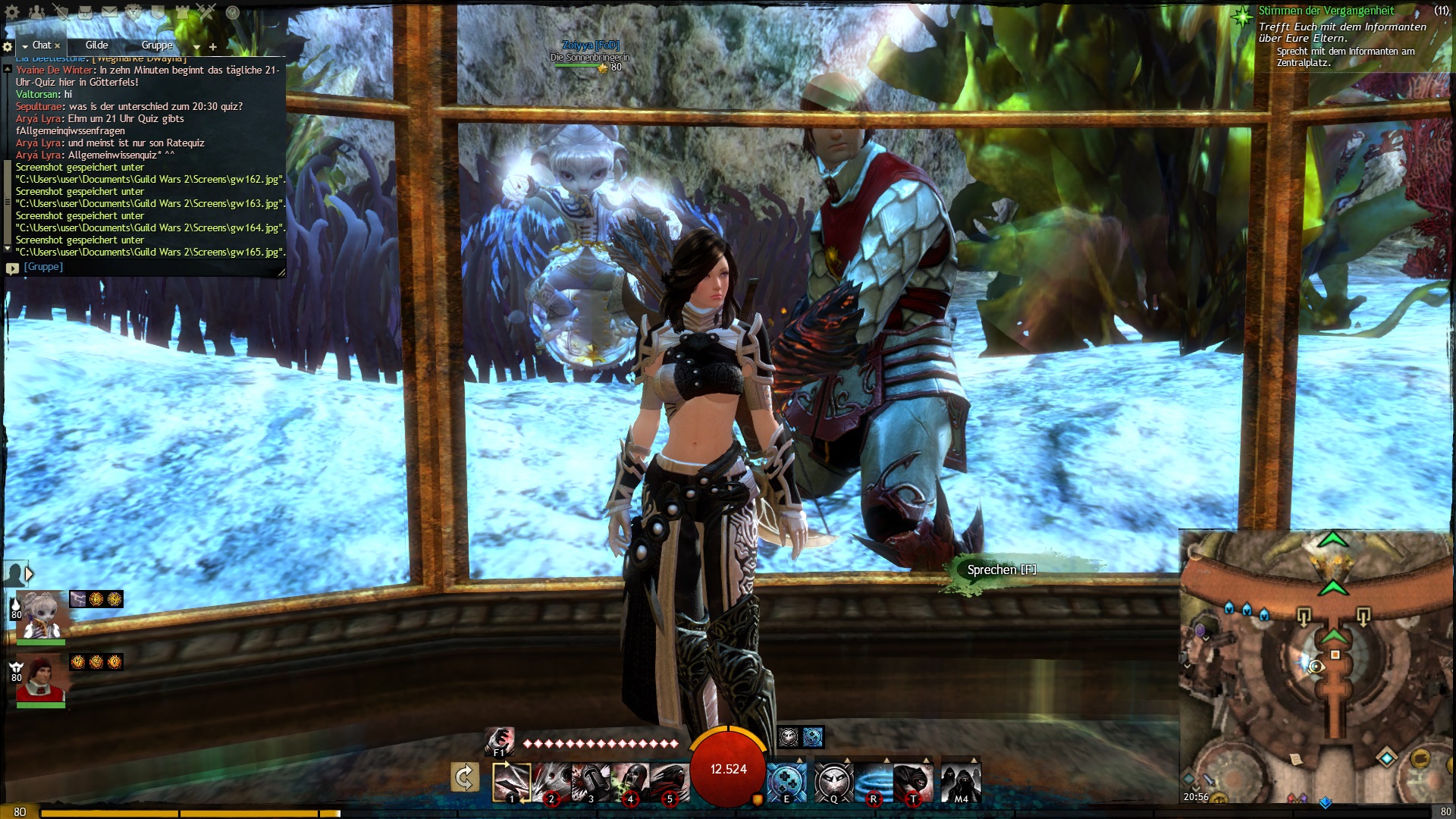Click the [Gruppe] chat input channel
The image size is (1456, 819).
tap(43, 267)
